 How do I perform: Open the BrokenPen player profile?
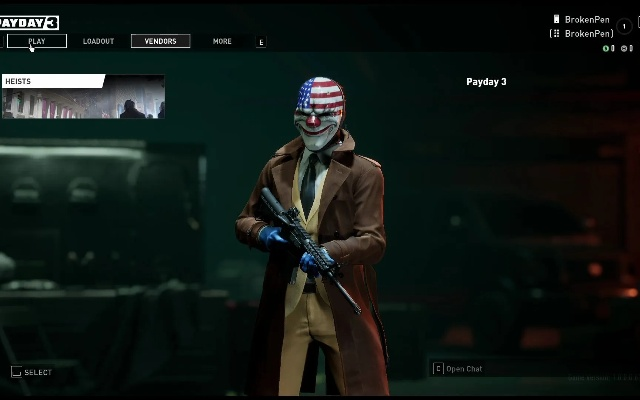click(x=587, y=20)
